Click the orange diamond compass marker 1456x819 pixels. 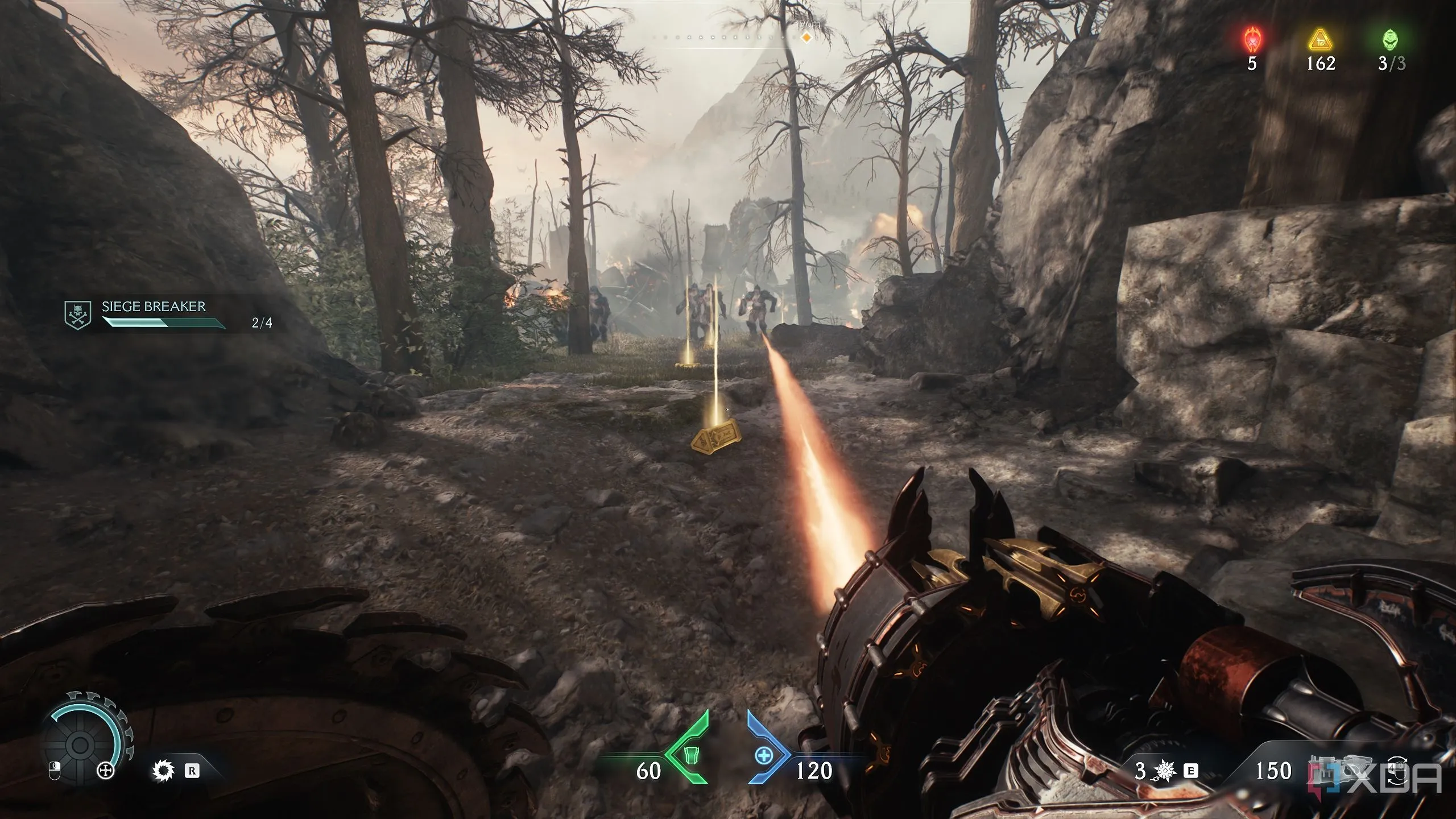tap(806, 38)
